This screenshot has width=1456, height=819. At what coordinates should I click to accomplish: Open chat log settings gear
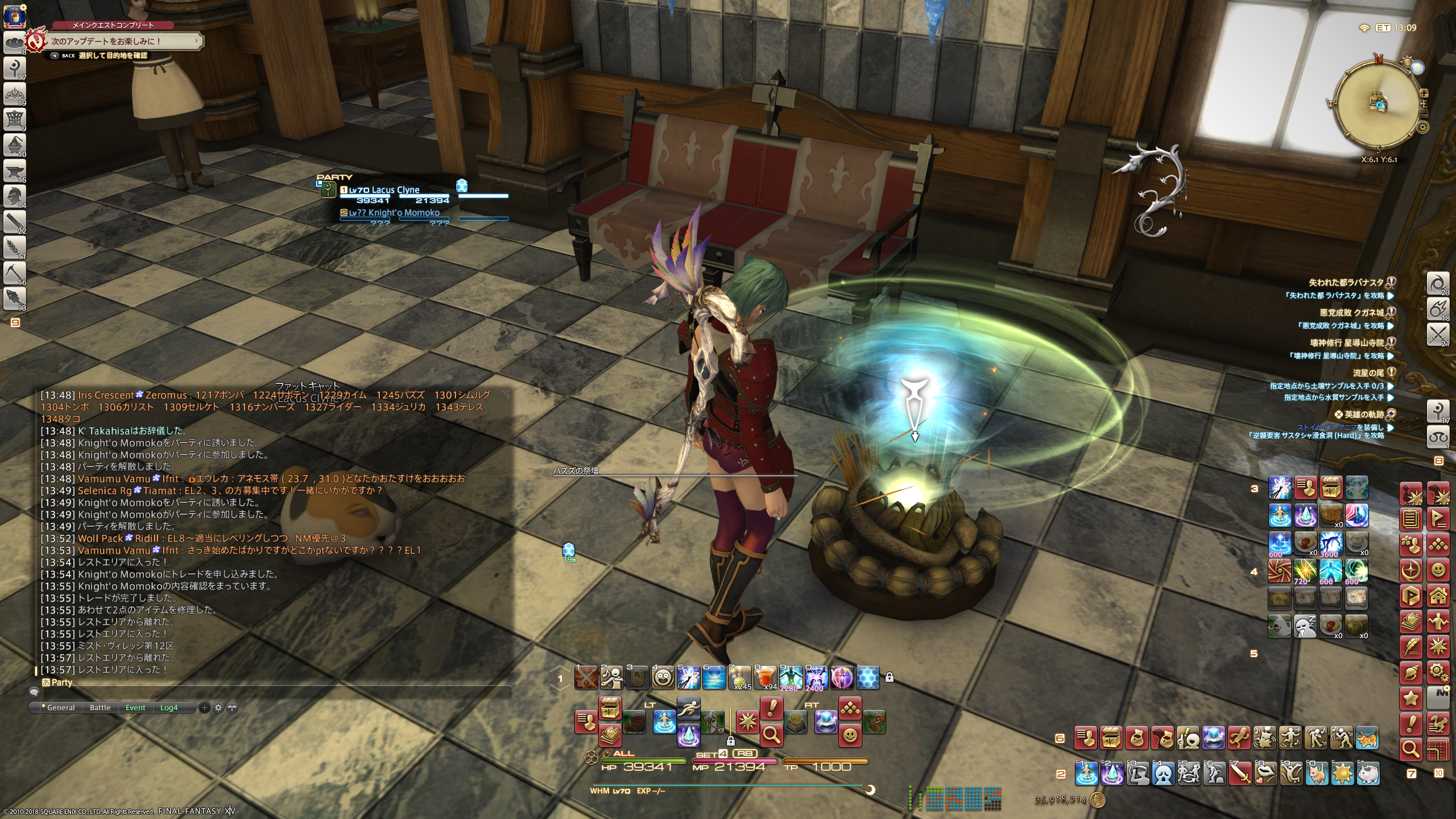coord(218,708)
